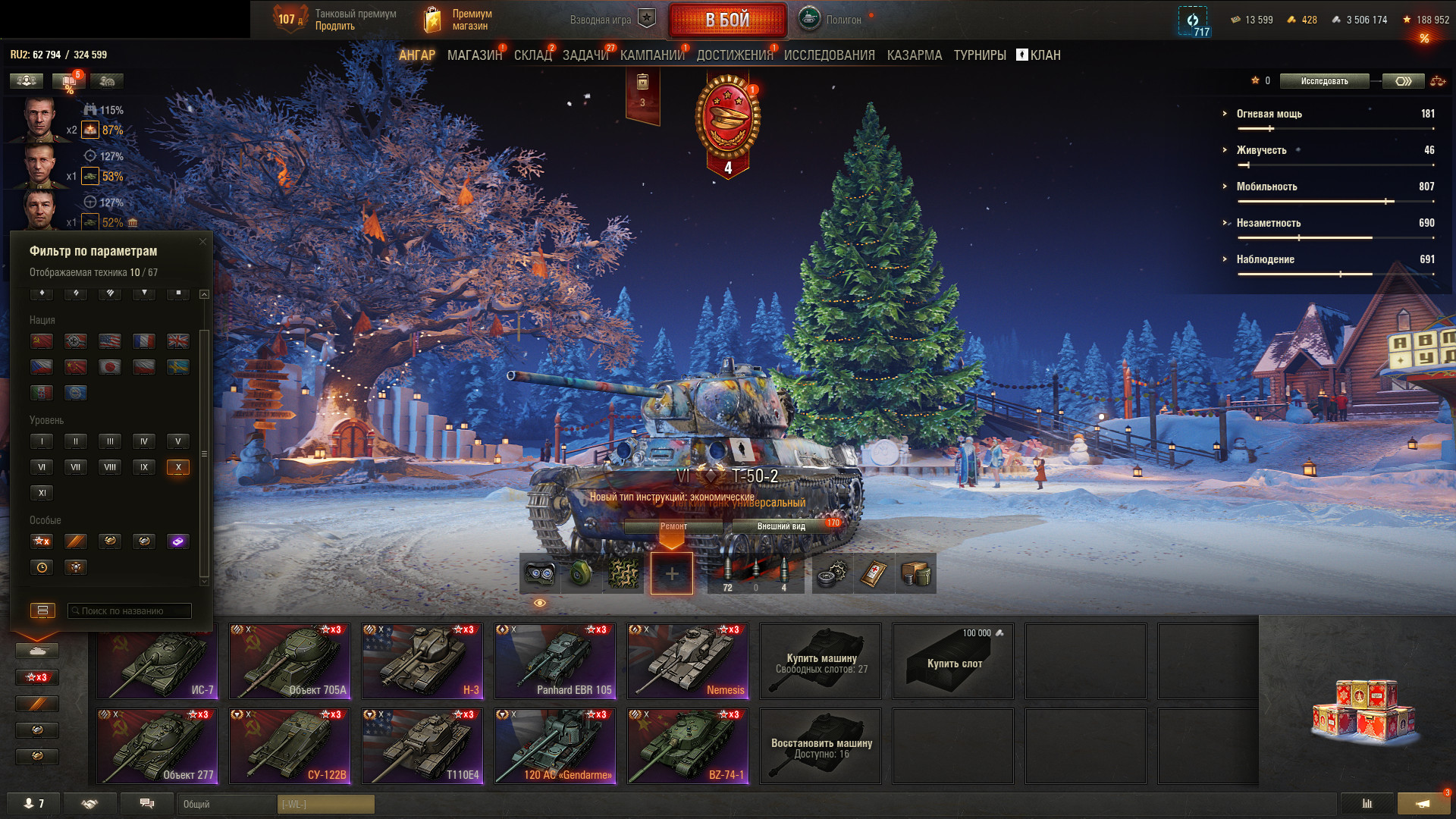Open the МАГАЗИН shop tab

click(x=474, y=55)
